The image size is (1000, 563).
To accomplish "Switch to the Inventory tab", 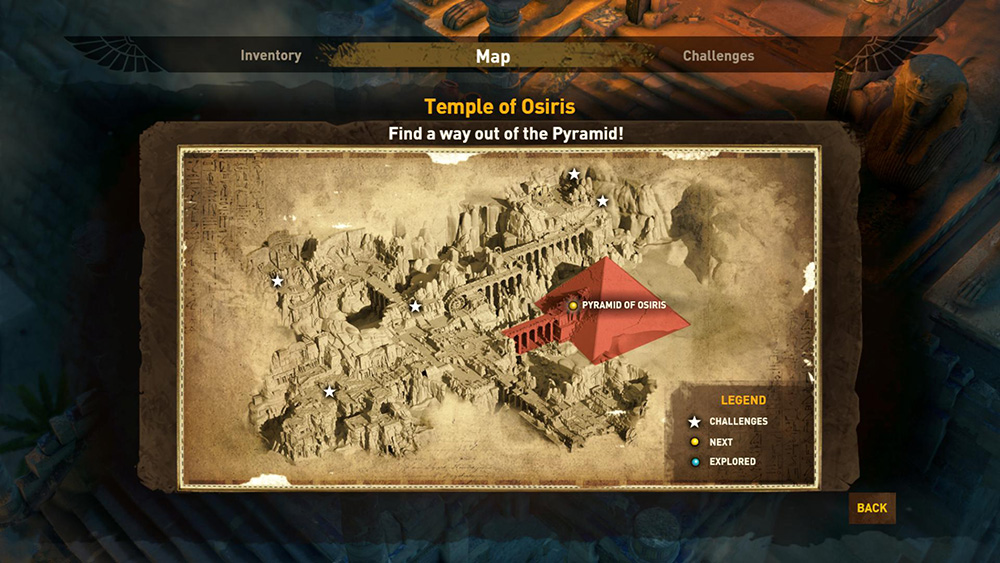I will (271, 56).
